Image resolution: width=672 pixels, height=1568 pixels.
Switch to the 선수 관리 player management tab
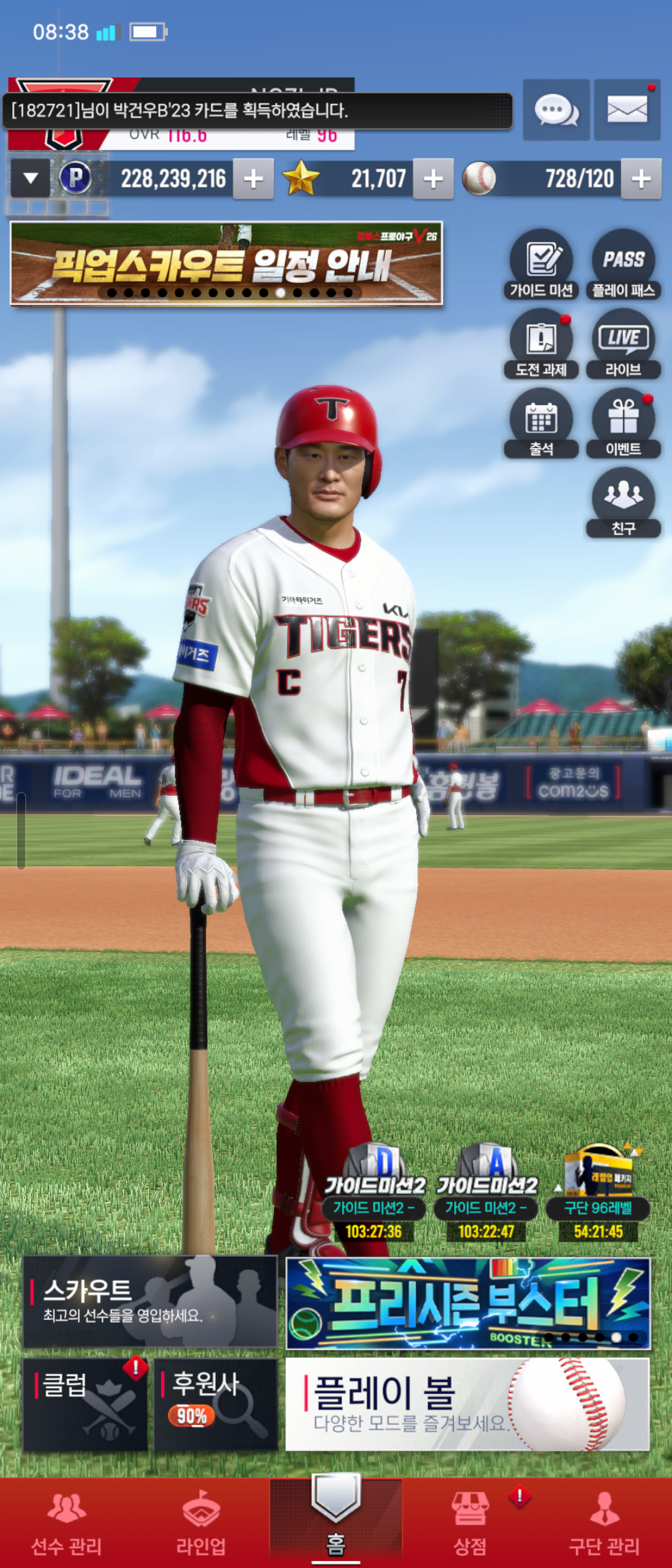coord(67,1523)
